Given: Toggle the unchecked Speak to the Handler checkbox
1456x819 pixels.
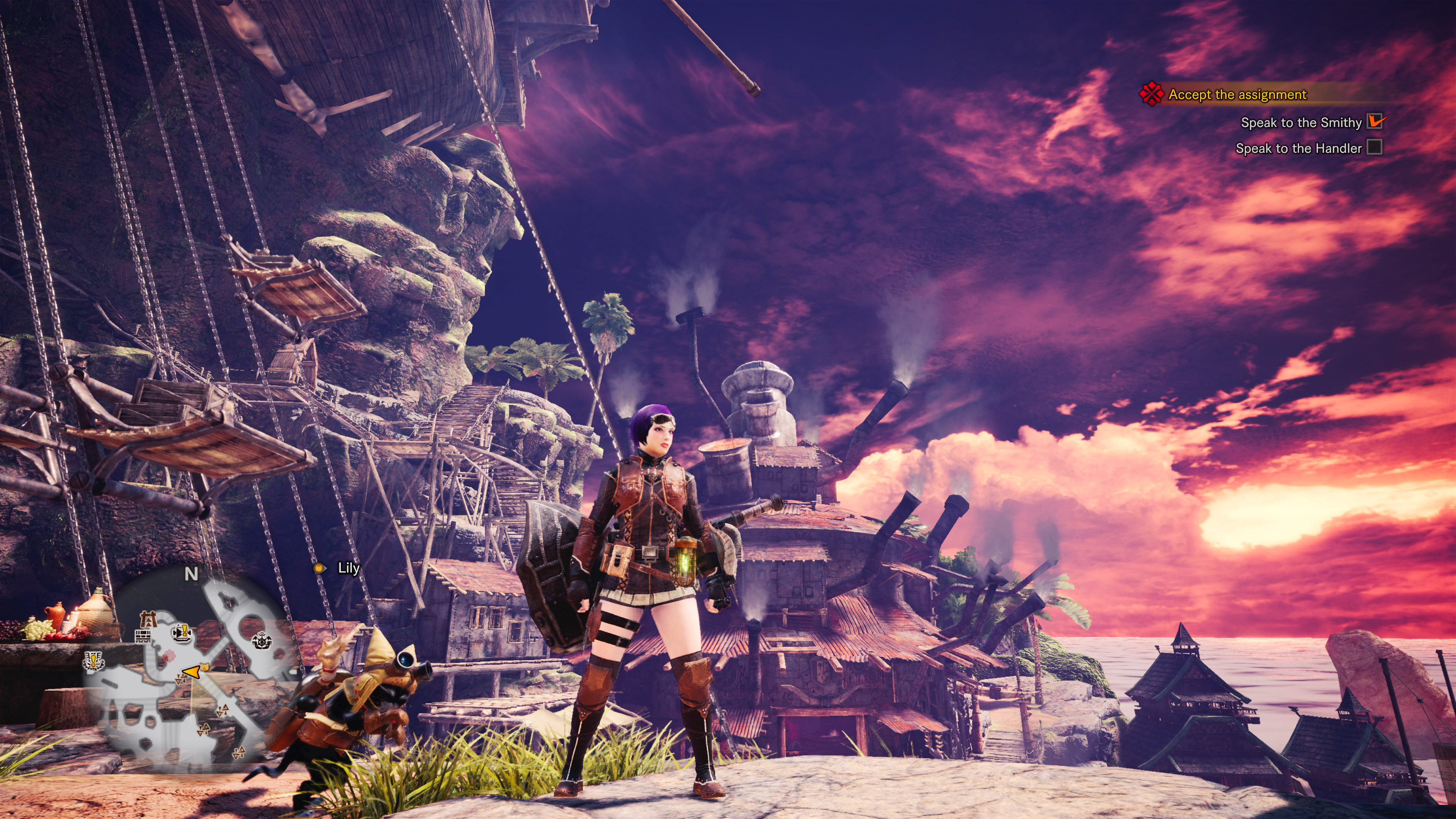Looking at the screenshot, I should click(x=1374, y=147).
